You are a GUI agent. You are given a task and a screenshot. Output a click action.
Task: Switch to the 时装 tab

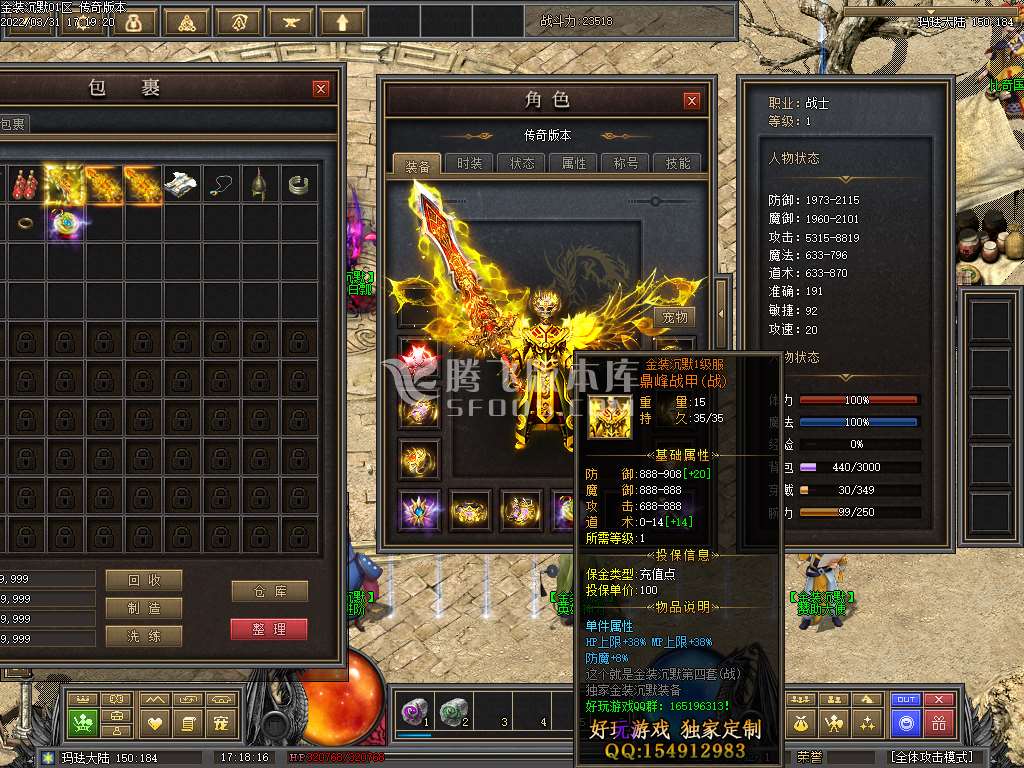pos(469,164)
